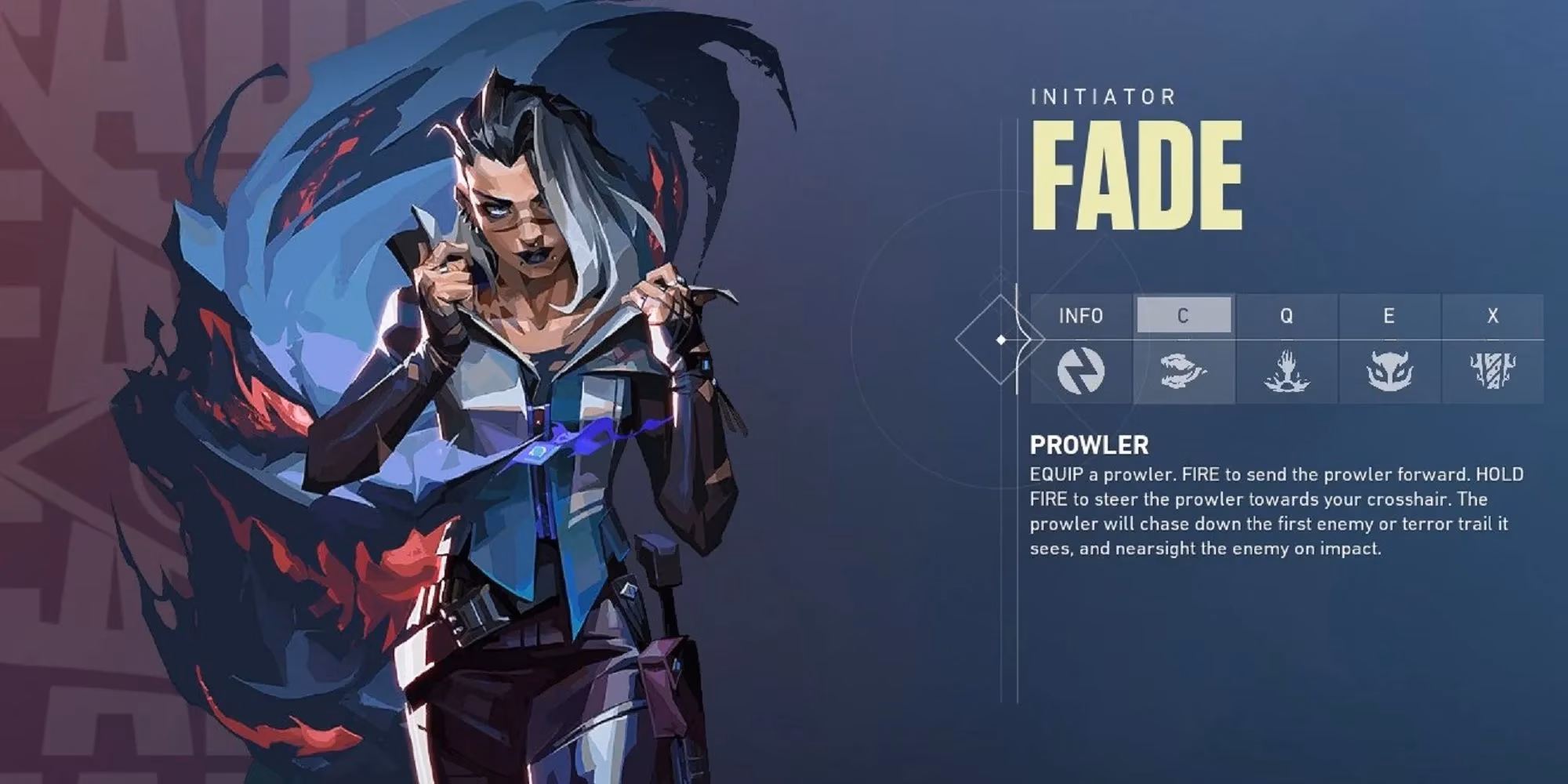The height and width of the screenshot is (784, 1568).
Task: Switch to the C ability tab
Action: point(1183,315)
